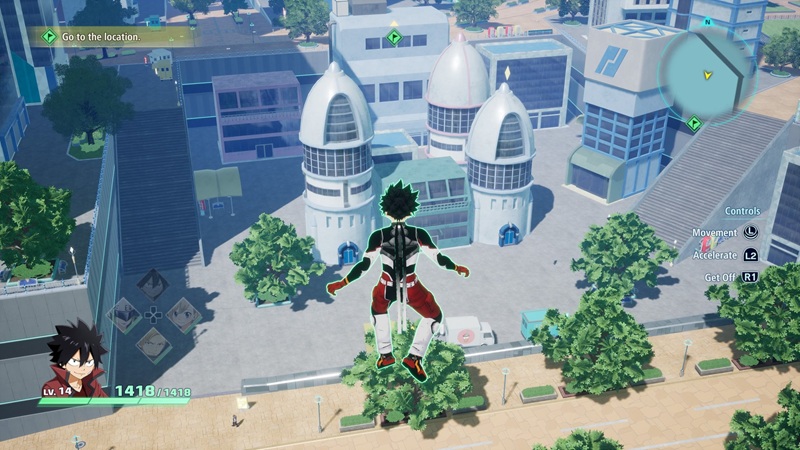Choose the armored robot party member portrait
Image resolution: width=800 pixels, height=450 pixels.
point(122,314)
